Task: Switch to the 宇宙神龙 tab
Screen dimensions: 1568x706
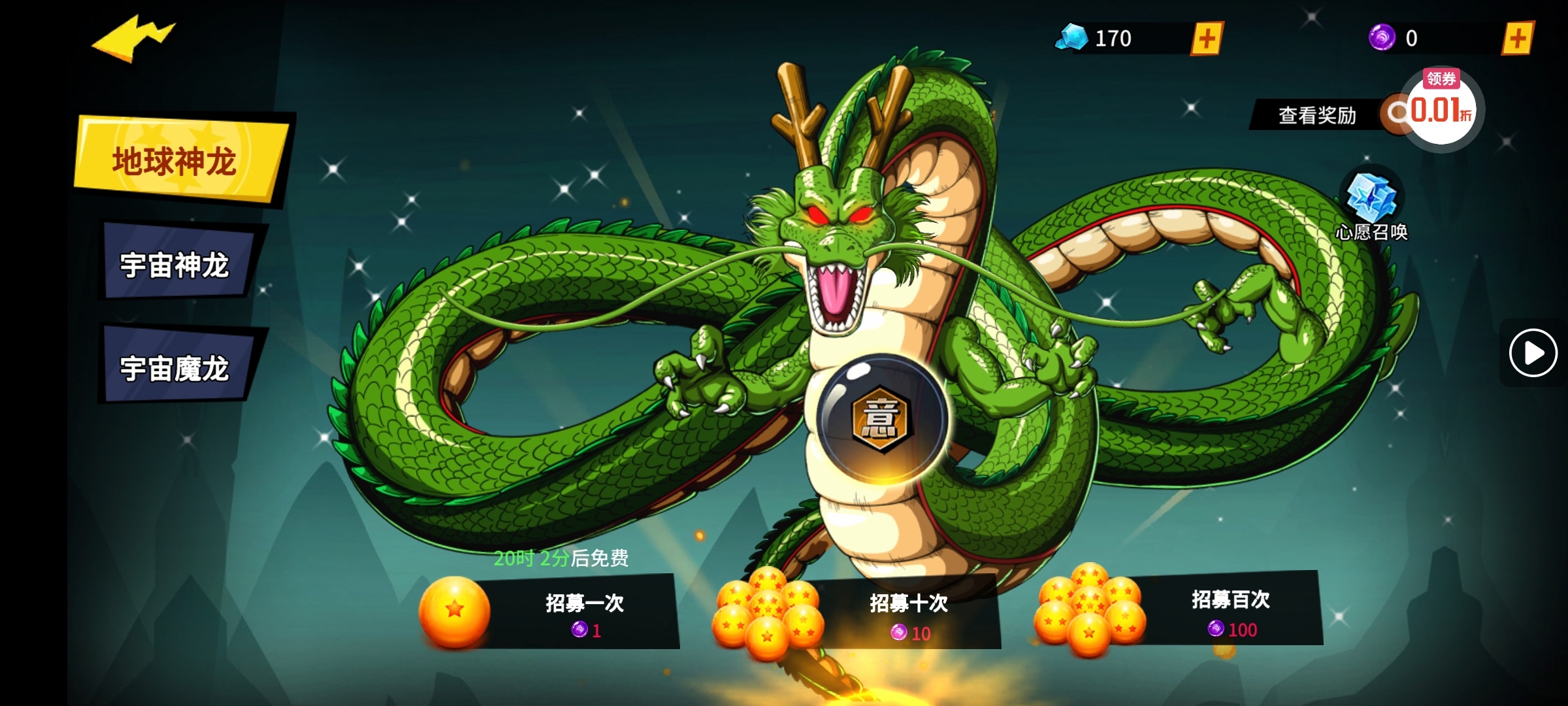Action: tap(175, 265)
